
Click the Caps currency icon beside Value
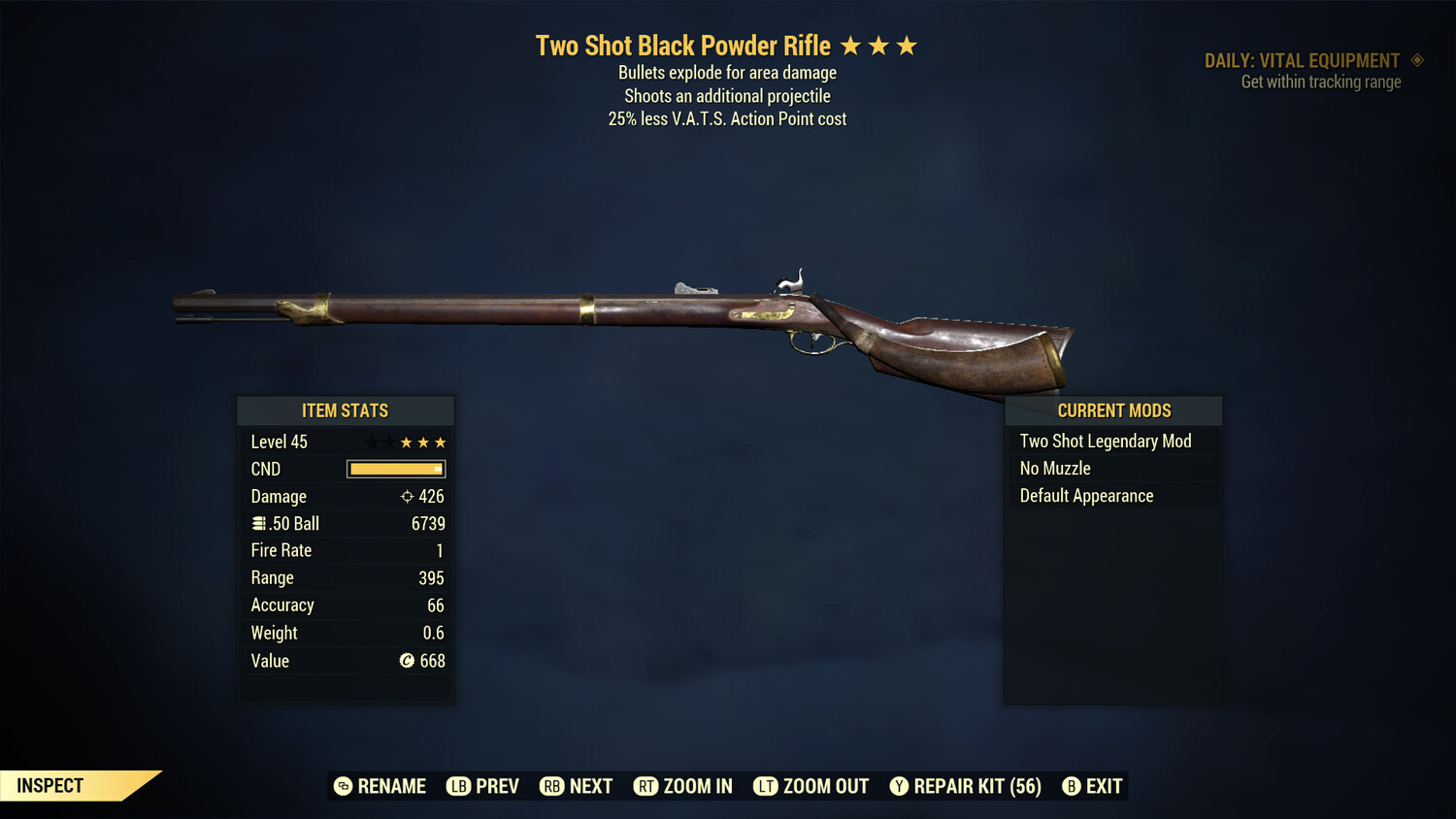(405, 661)
